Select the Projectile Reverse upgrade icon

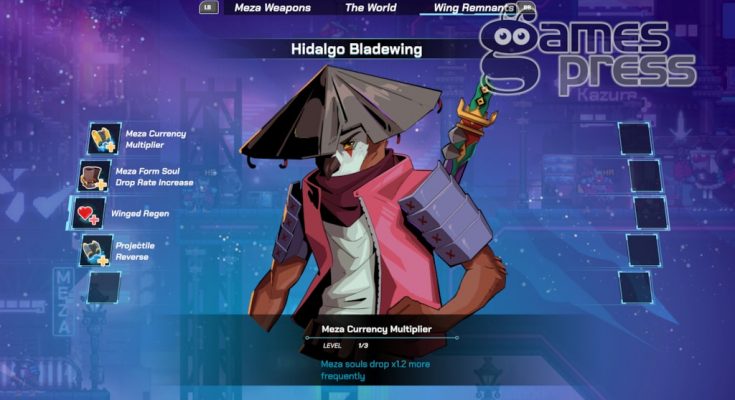[96, 249]
